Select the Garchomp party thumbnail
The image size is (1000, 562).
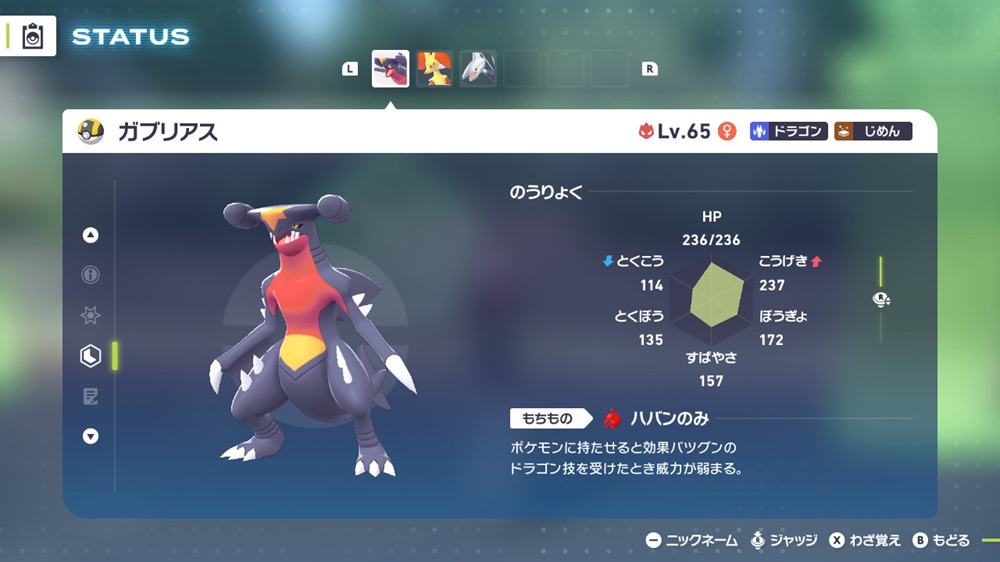tap(390, 69)
